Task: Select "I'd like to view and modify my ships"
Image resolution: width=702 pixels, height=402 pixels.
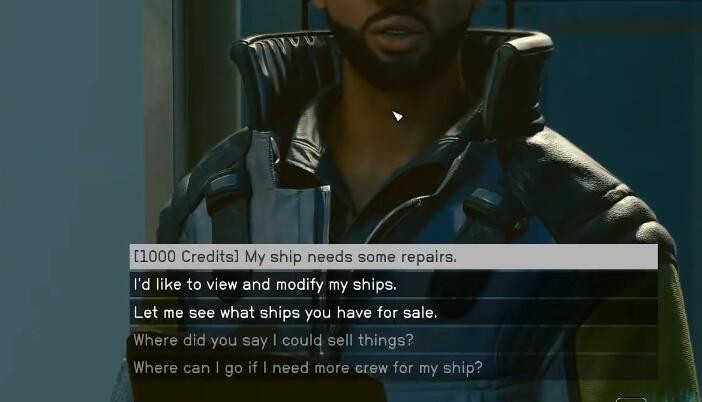Action: (265, 285)
